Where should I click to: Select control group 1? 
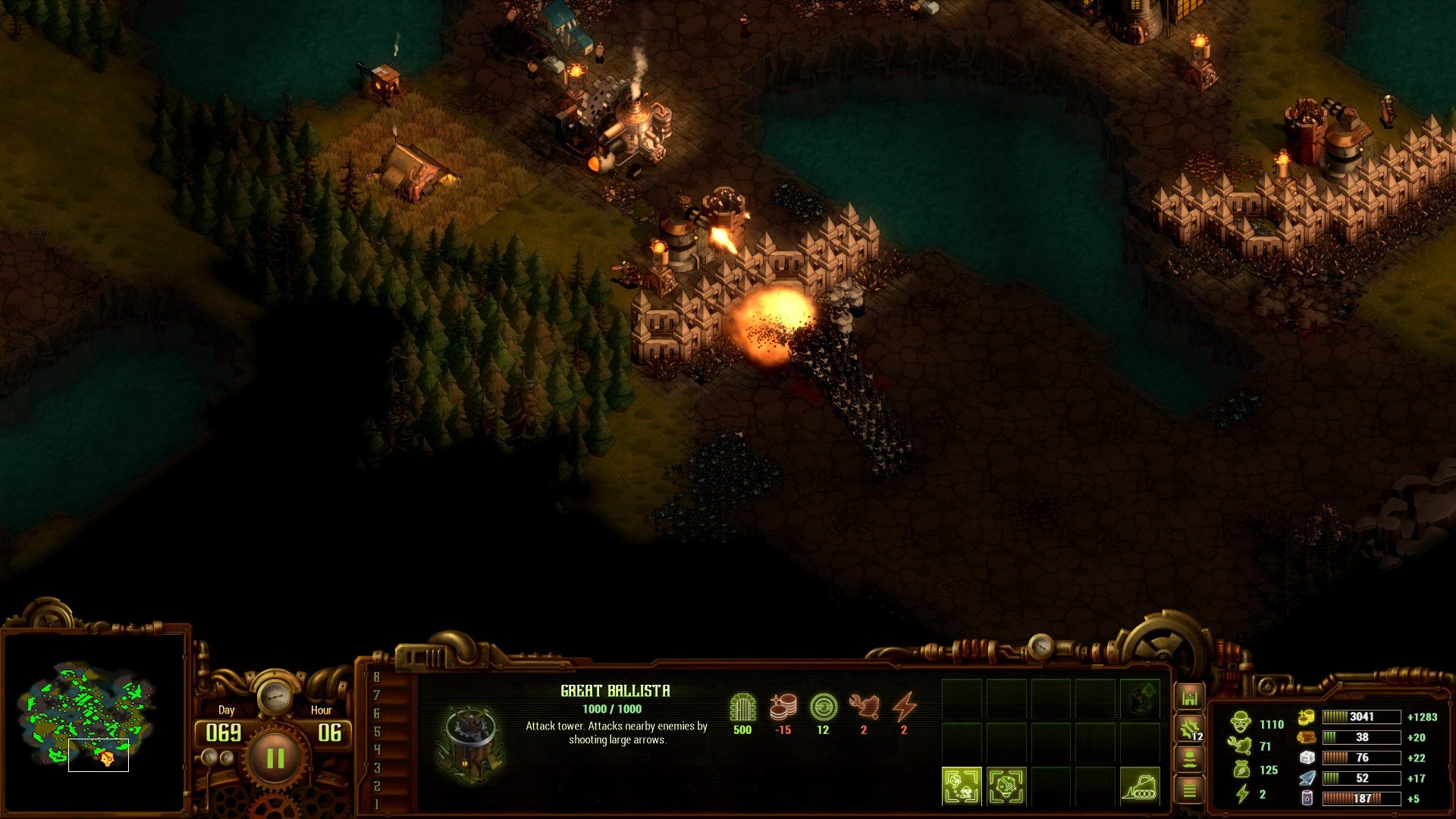(x=377, y=804)
